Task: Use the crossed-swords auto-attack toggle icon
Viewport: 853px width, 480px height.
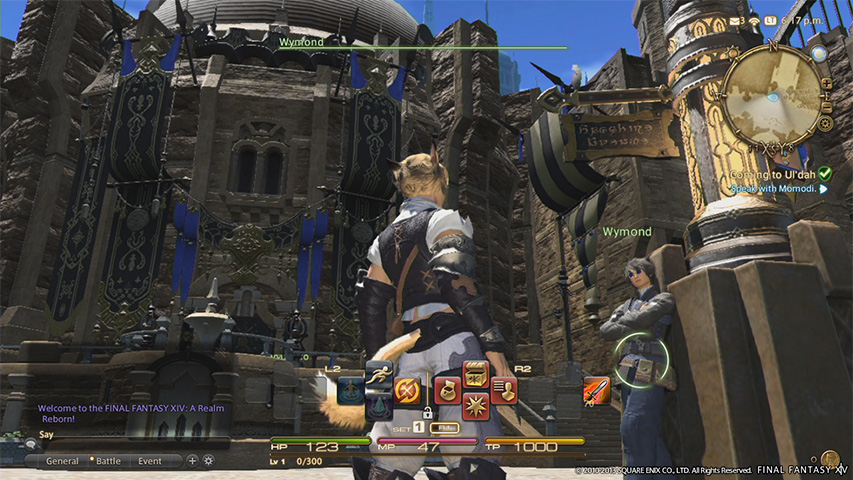Action: 406,388
